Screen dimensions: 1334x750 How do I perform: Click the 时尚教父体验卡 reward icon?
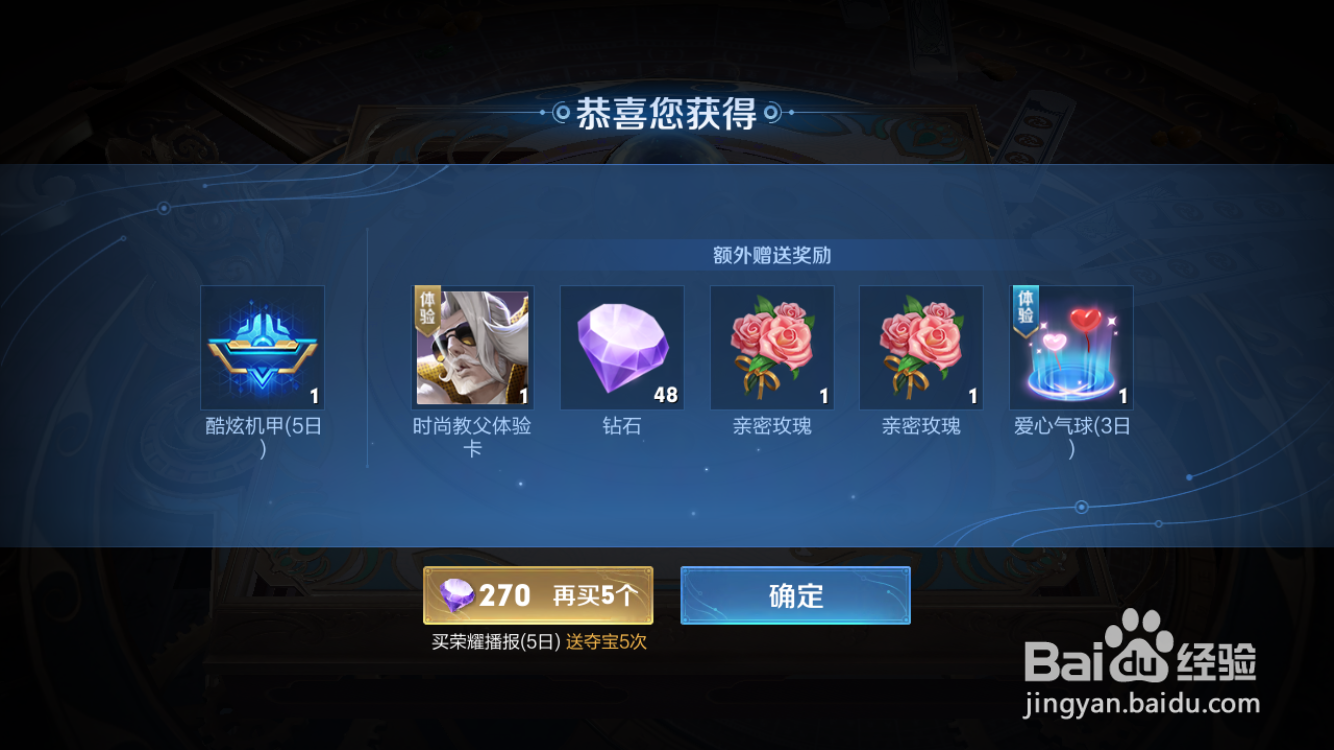(x=471, y=347)
